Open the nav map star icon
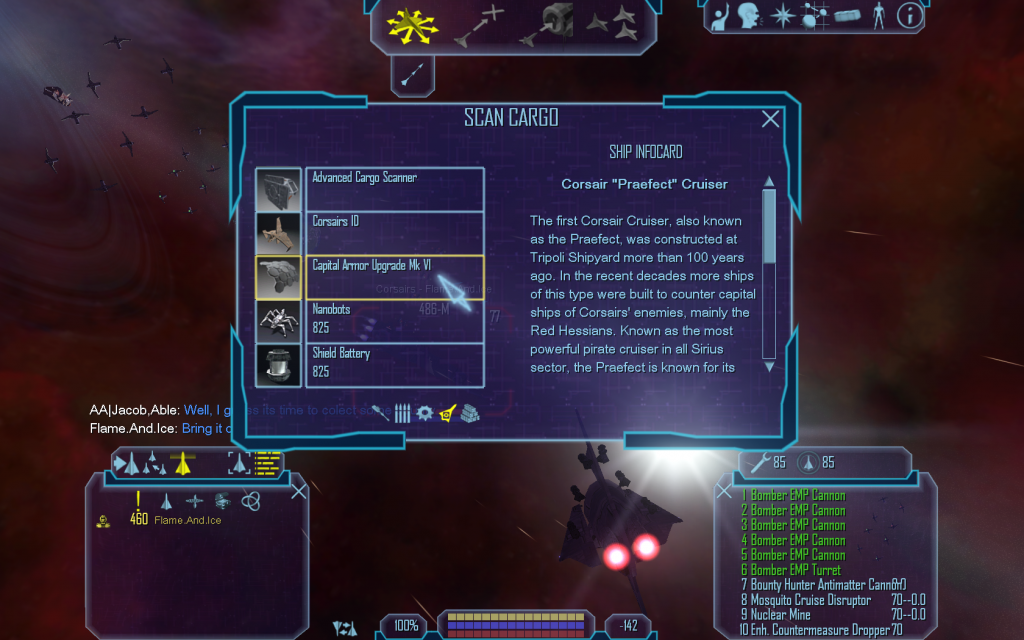Image resolution: width=1024 pixels, height=640 pixels. [782, 15]
